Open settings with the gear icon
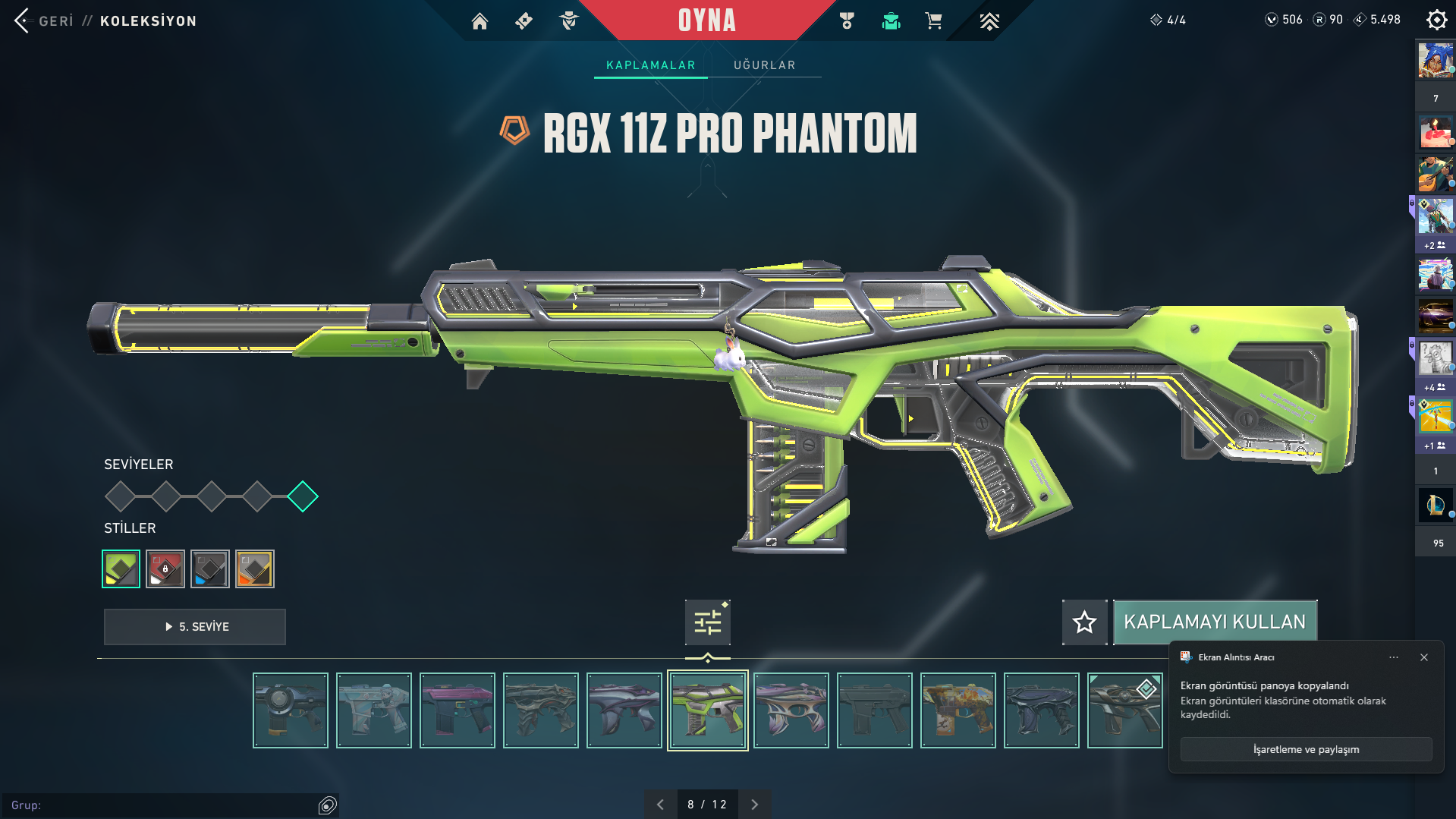The width and height of the screenshot is (1456, 819). point(1436,20)
